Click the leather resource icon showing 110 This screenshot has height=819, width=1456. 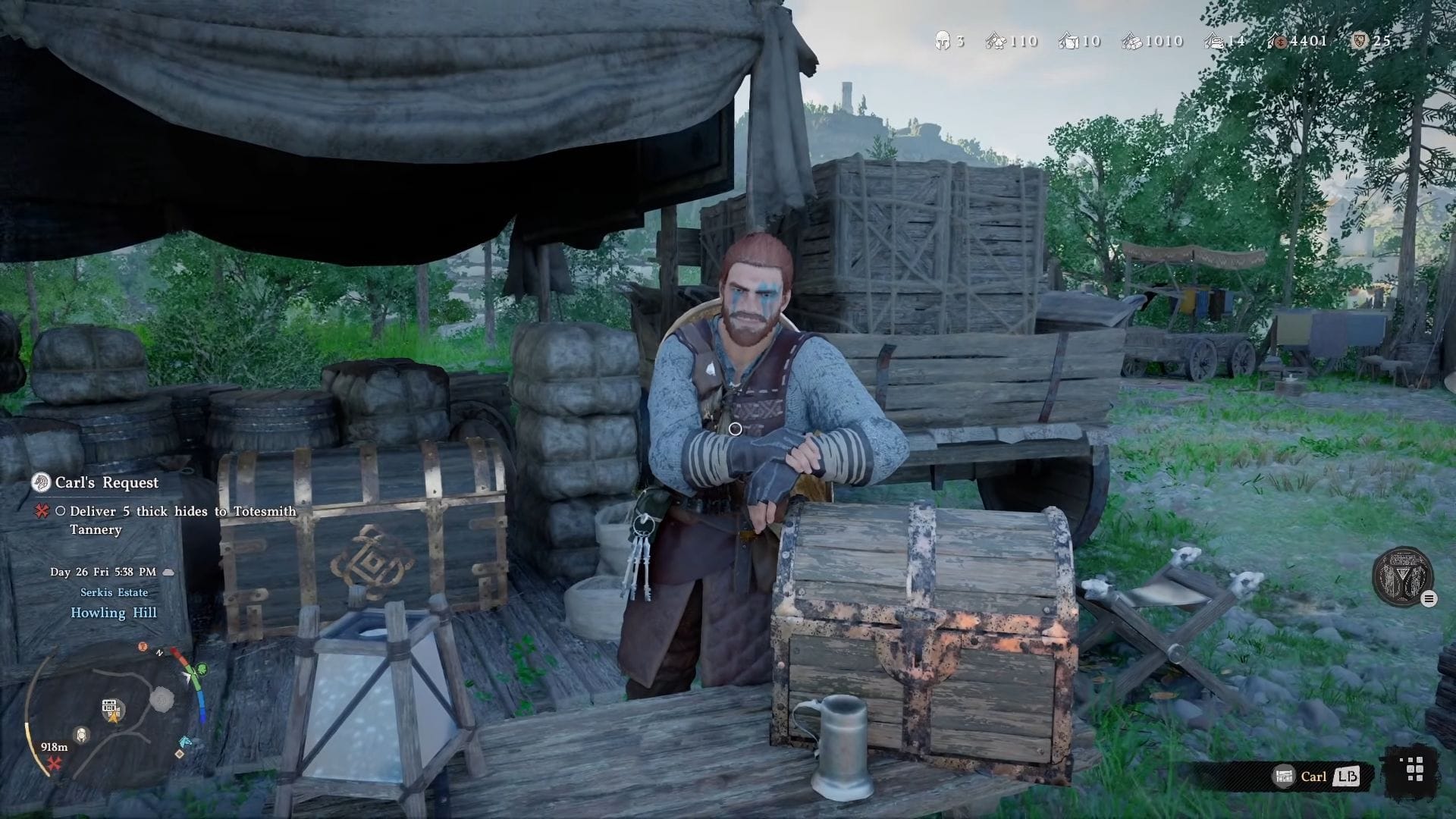tap(994, 42)
